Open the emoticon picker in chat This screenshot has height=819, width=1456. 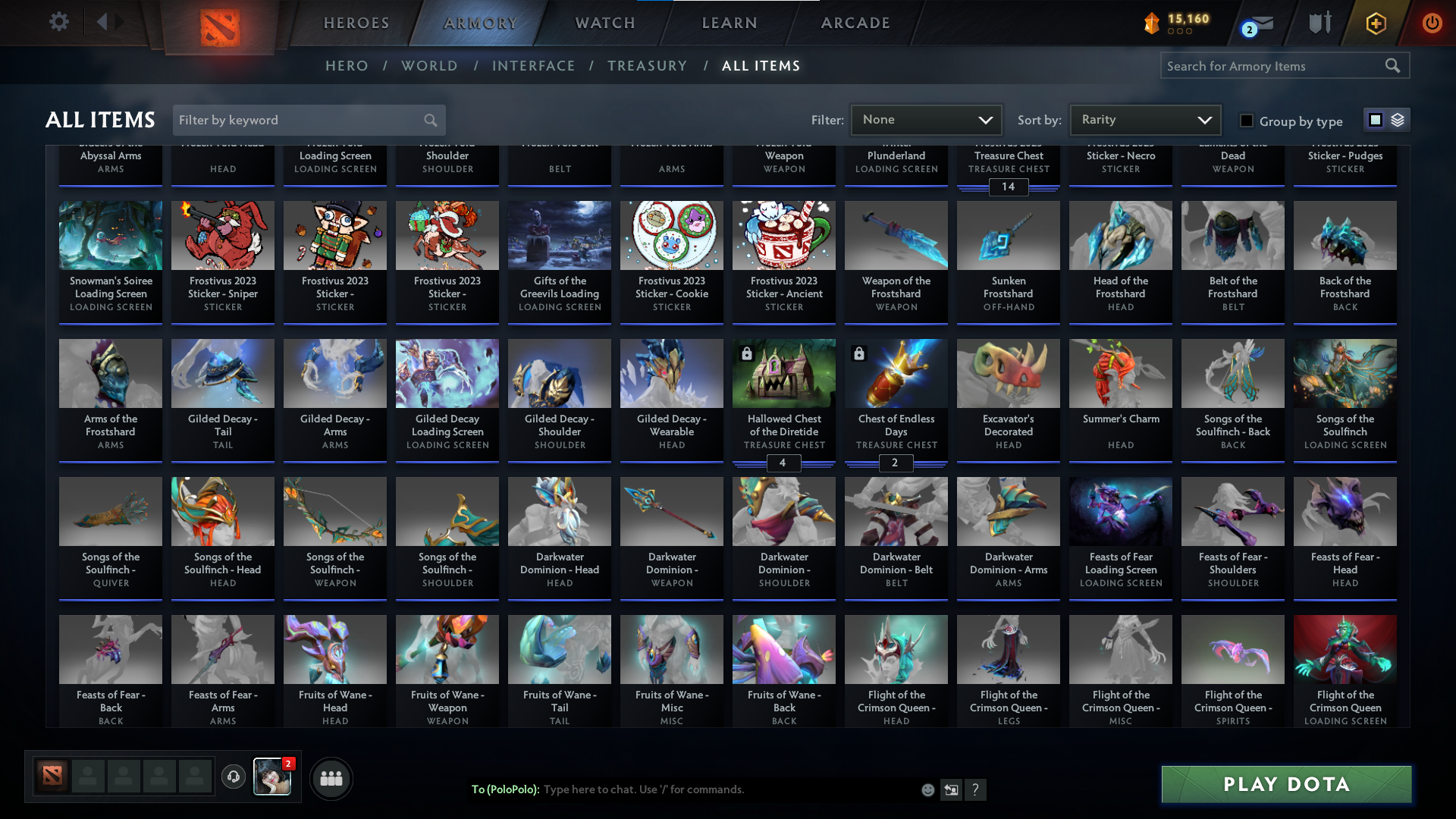click(928, 789)
